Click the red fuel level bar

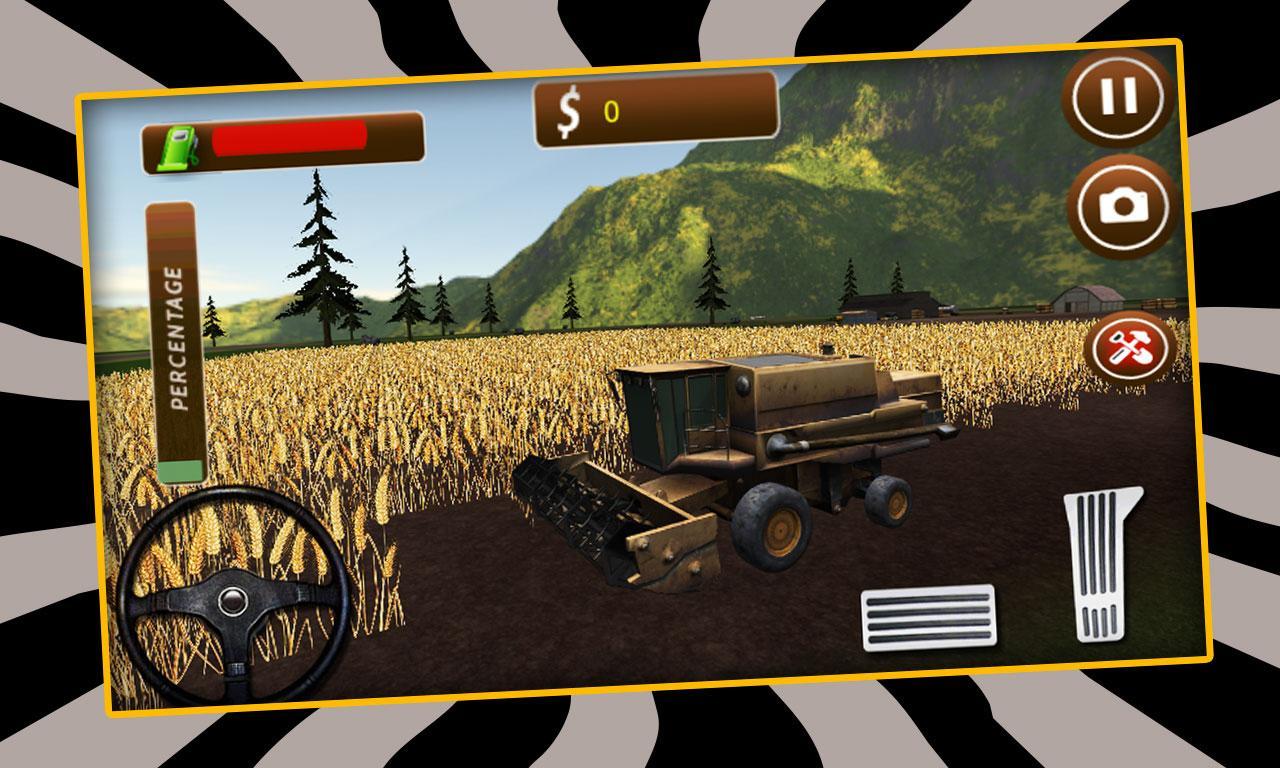point(290,141)
